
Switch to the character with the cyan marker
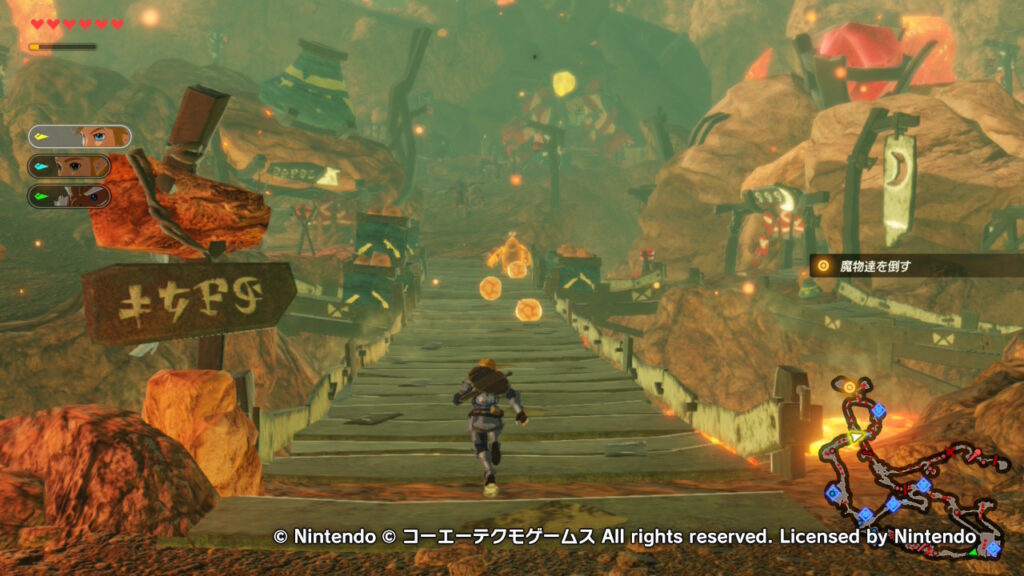point(69,166)
